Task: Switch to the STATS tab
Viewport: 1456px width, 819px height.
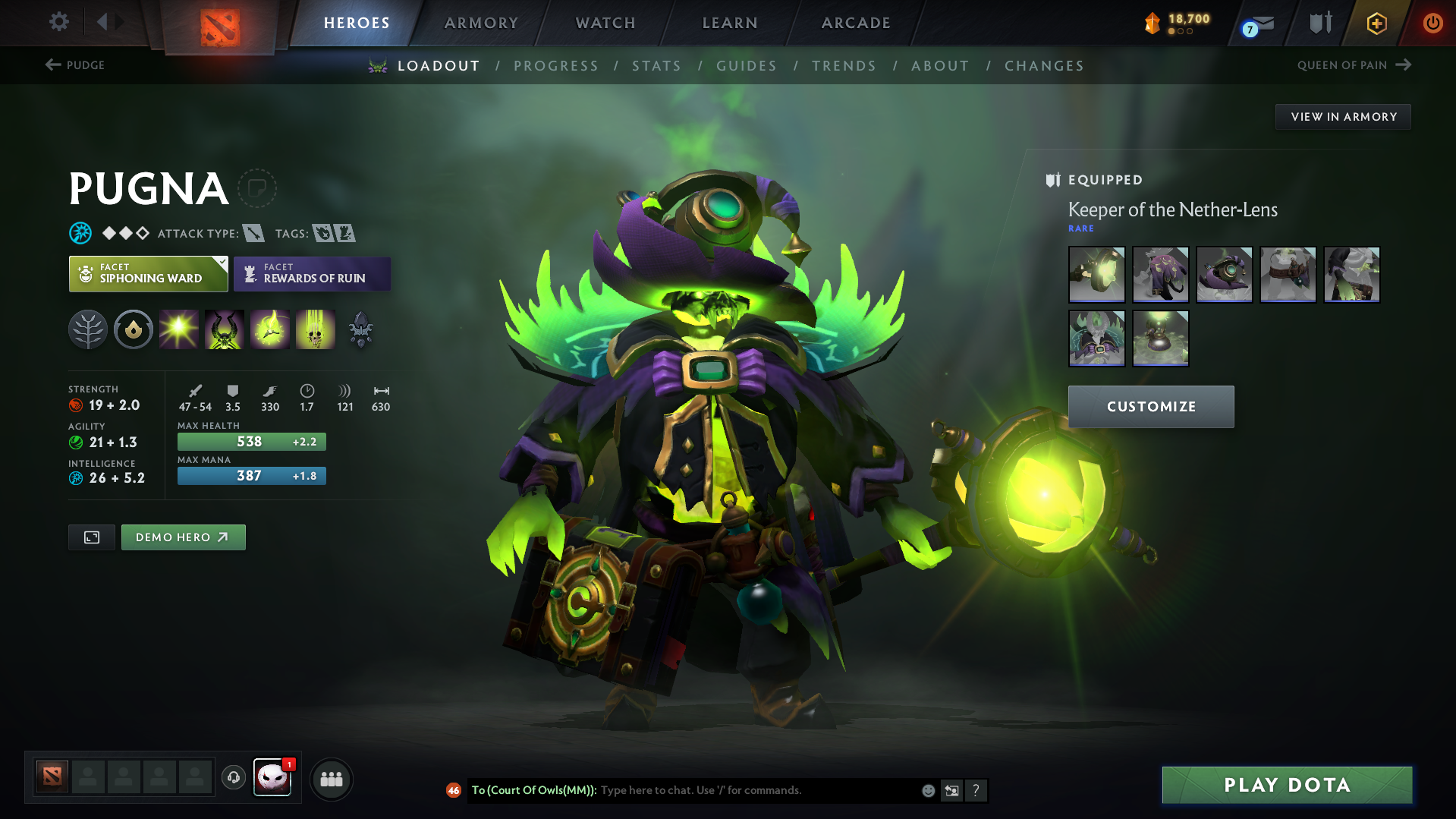Action: click(656, 66)
